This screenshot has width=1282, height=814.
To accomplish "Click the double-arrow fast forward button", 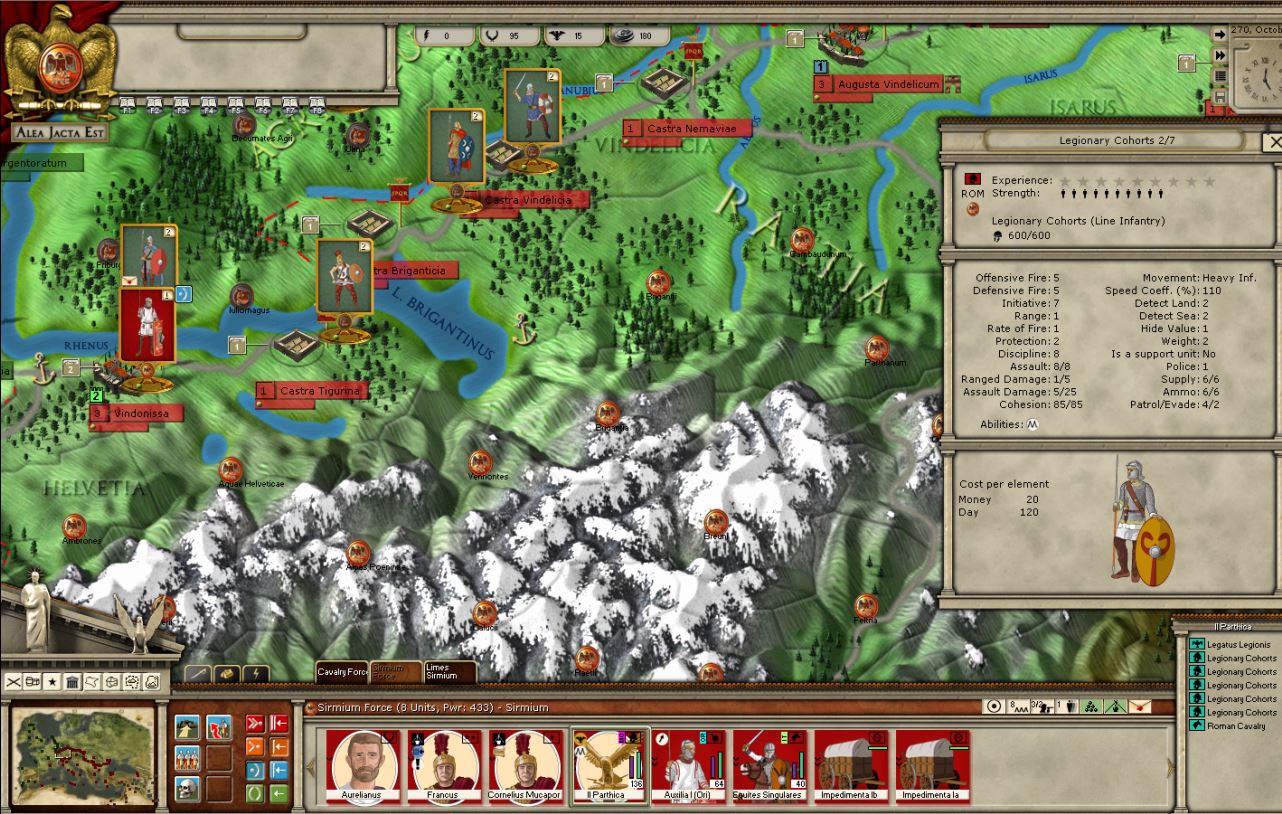I will pos(1220,55).
